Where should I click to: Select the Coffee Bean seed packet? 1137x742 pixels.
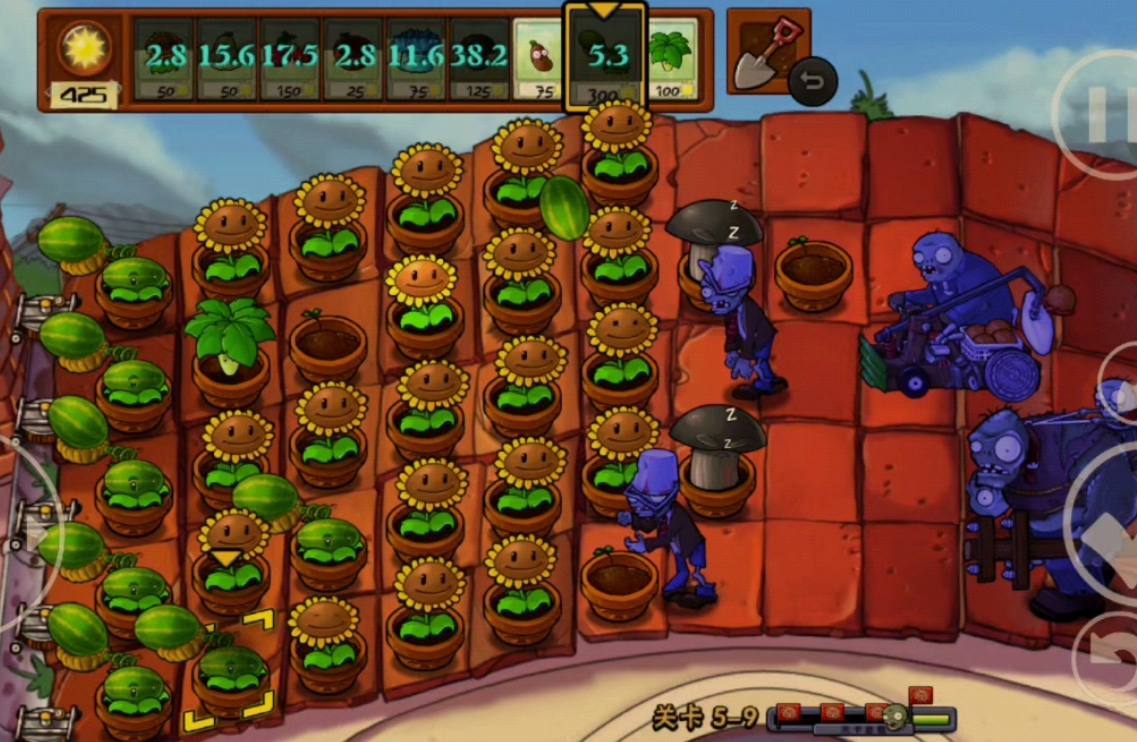click(541, 58)
